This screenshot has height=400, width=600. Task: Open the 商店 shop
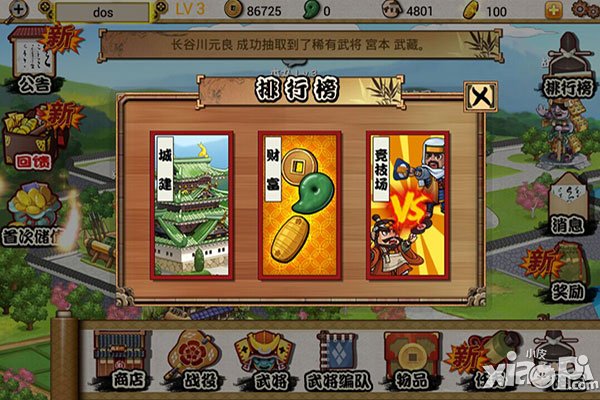pos(117,357)
